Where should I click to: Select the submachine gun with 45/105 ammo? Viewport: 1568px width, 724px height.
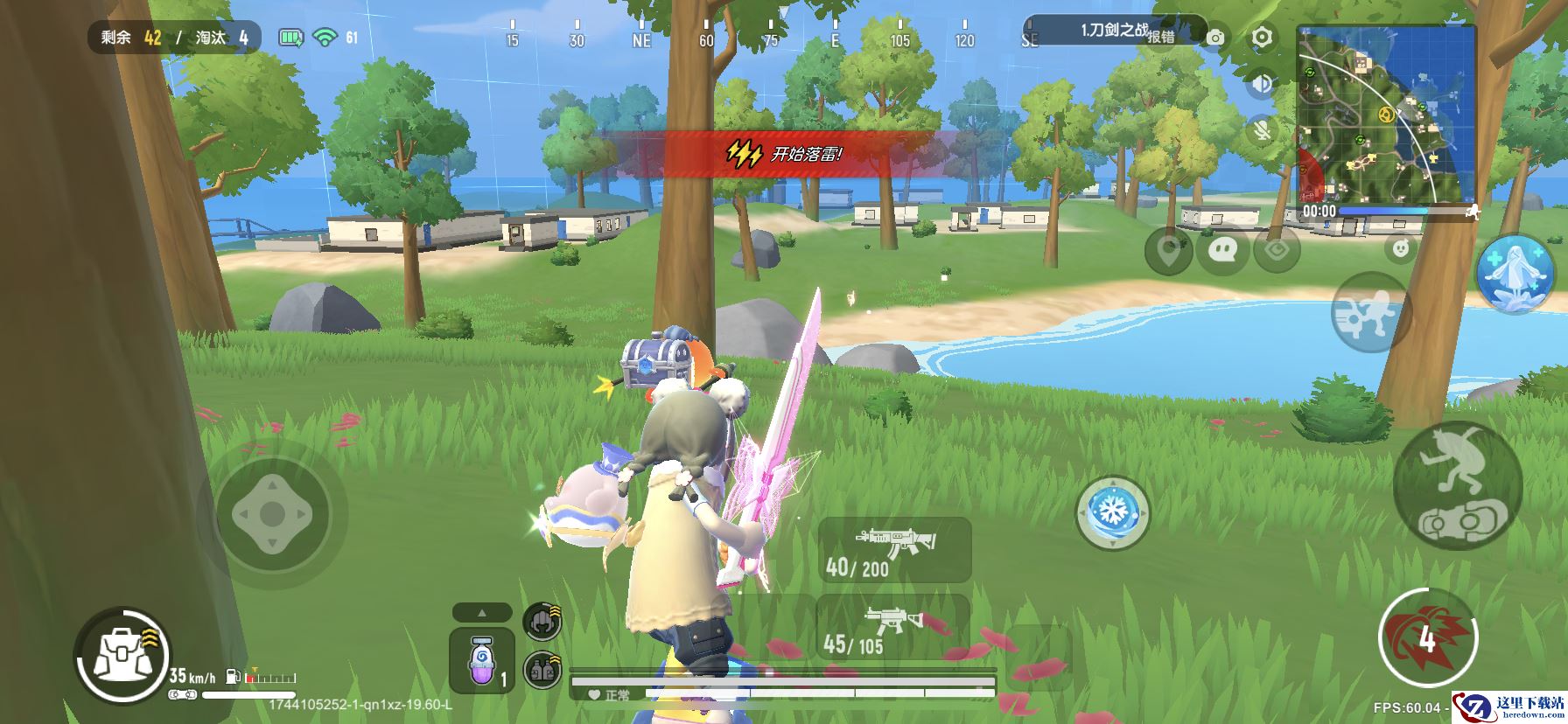pyautogui.click(x=892, y=628)
